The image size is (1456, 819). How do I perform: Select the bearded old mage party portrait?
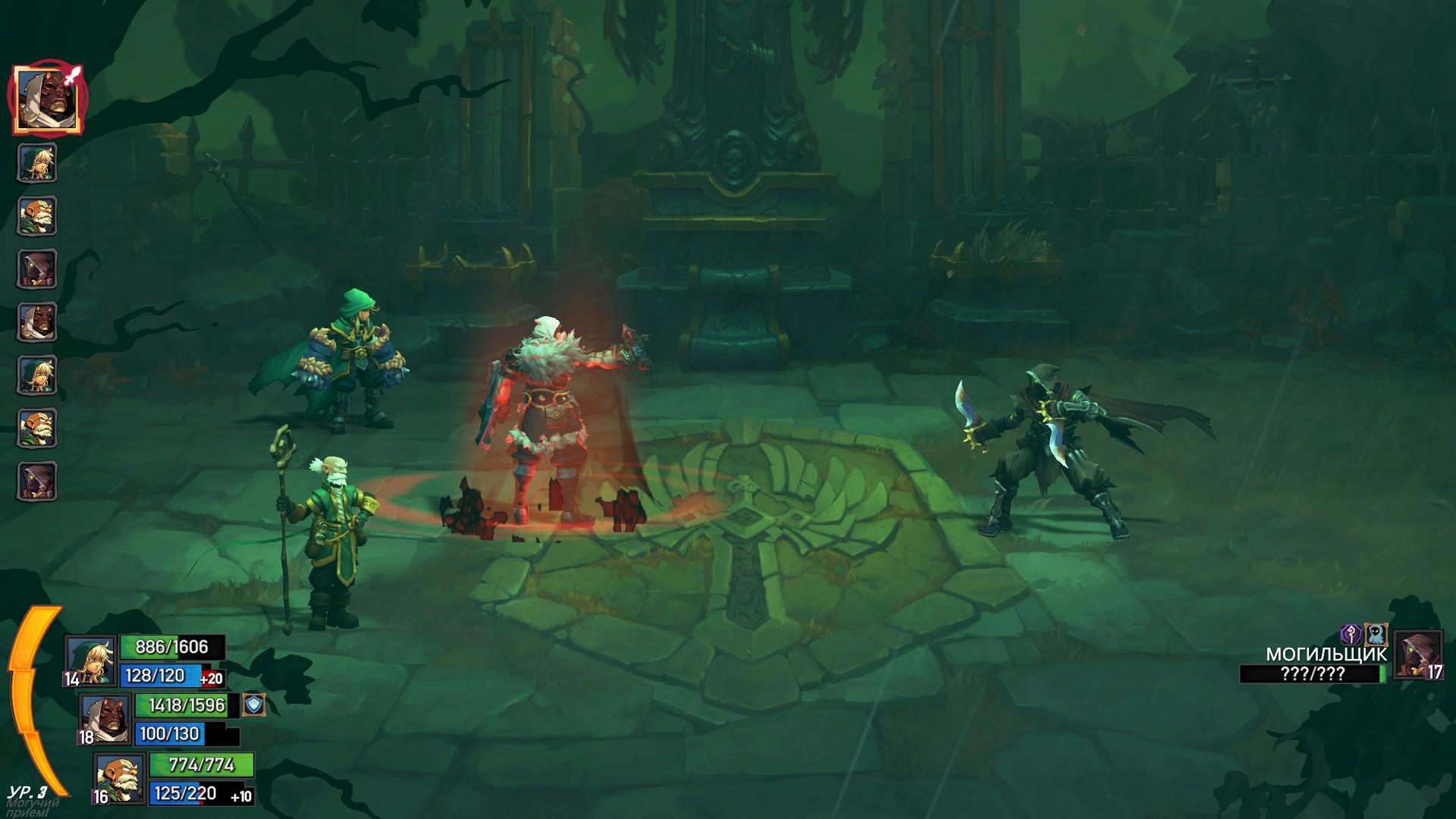121,778
